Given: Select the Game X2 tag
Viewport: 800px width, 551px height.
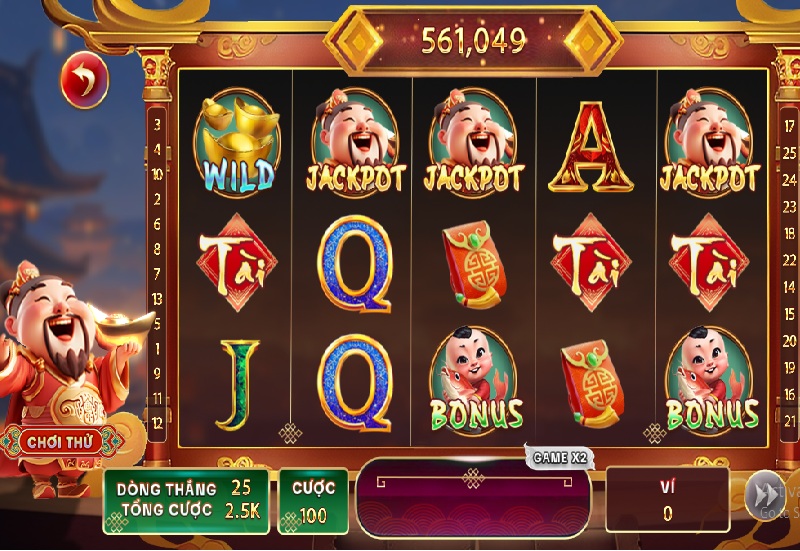Looking at the screenshot, I should tap(561, 457).
